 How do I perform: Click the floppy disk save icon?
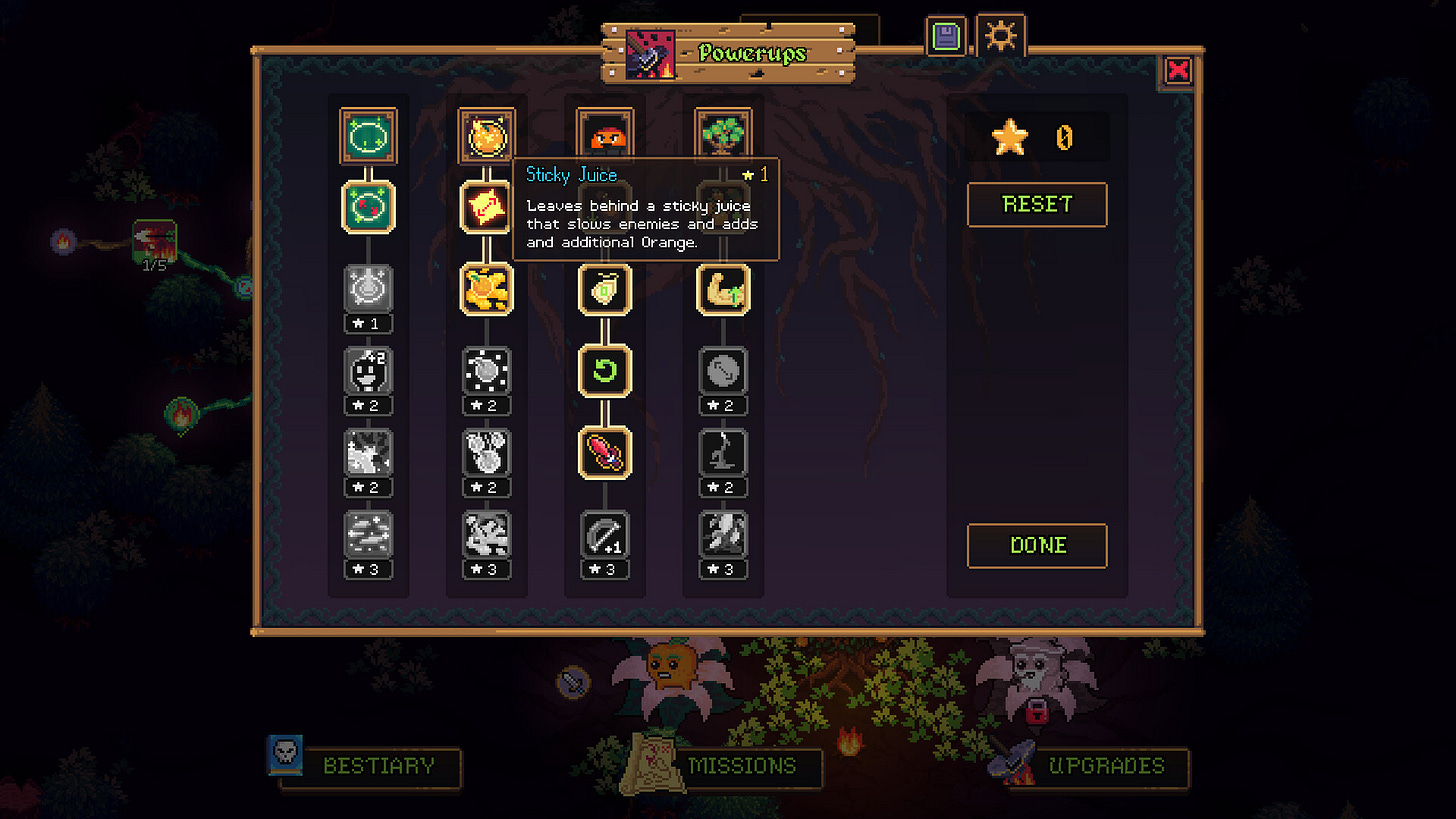tap(945, 38)
